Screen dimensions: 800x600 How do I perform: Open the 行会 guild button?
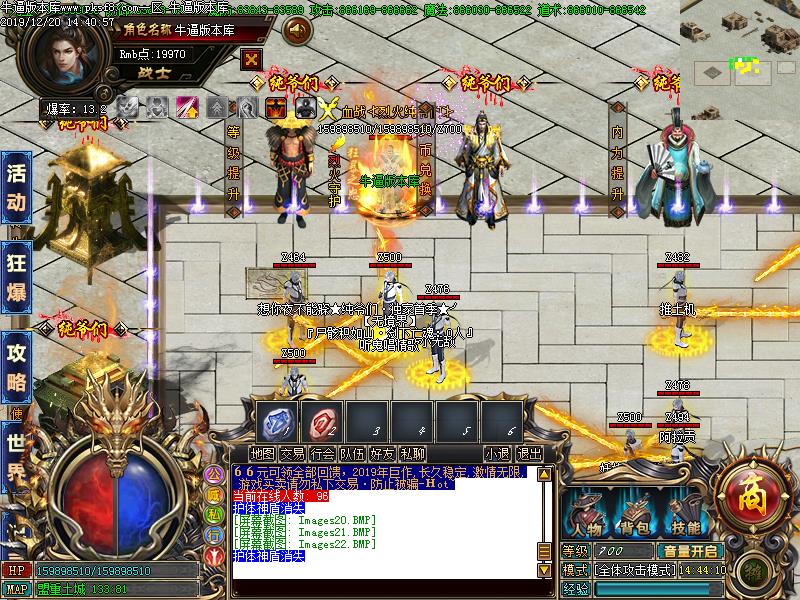point(323,454)
